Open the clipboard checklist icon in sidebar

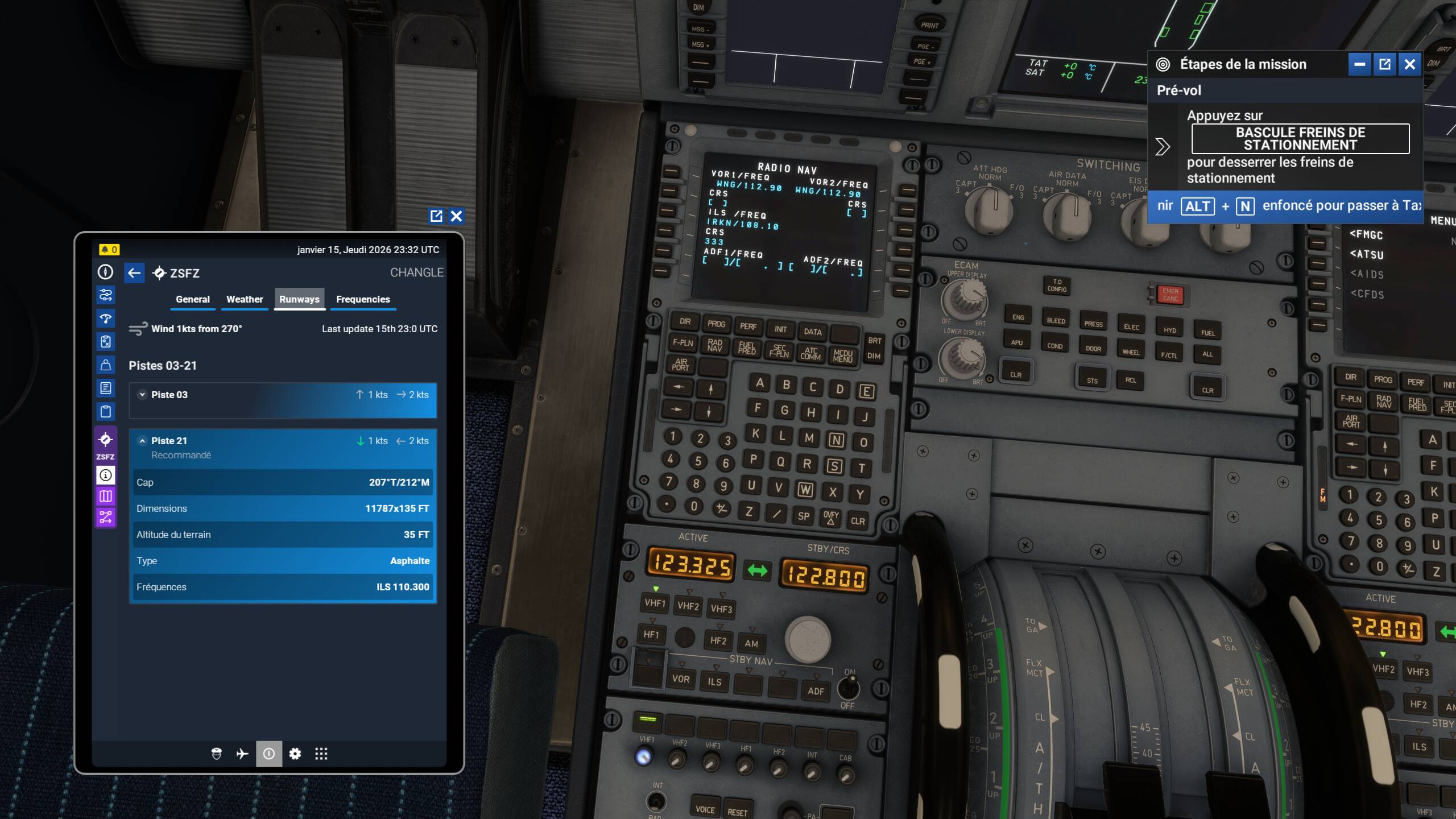(105, 411)
